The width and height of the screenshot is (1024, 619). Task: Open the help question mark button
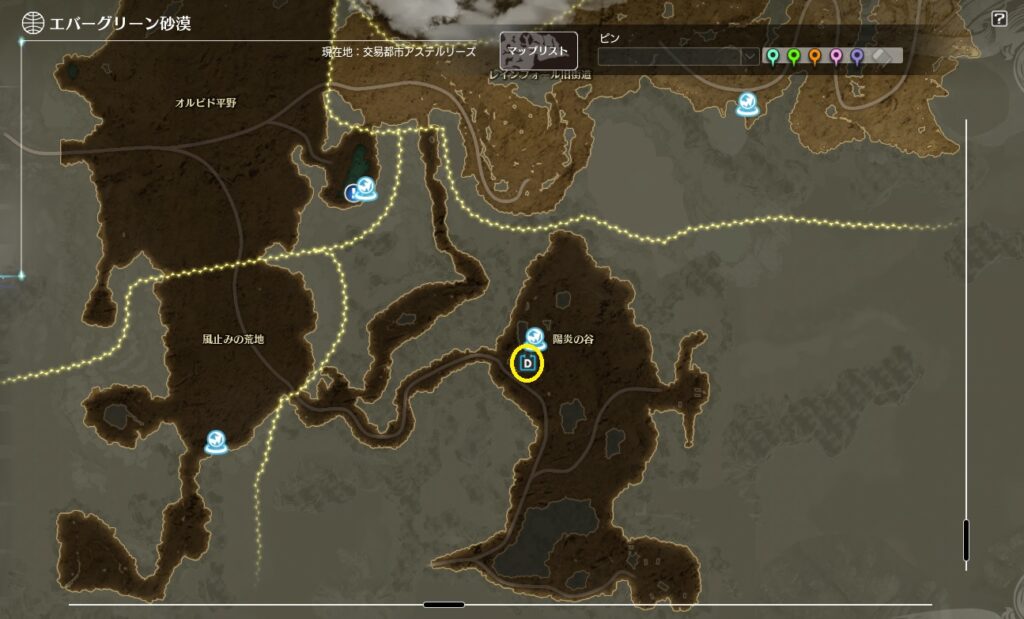[x=999, y=19]
